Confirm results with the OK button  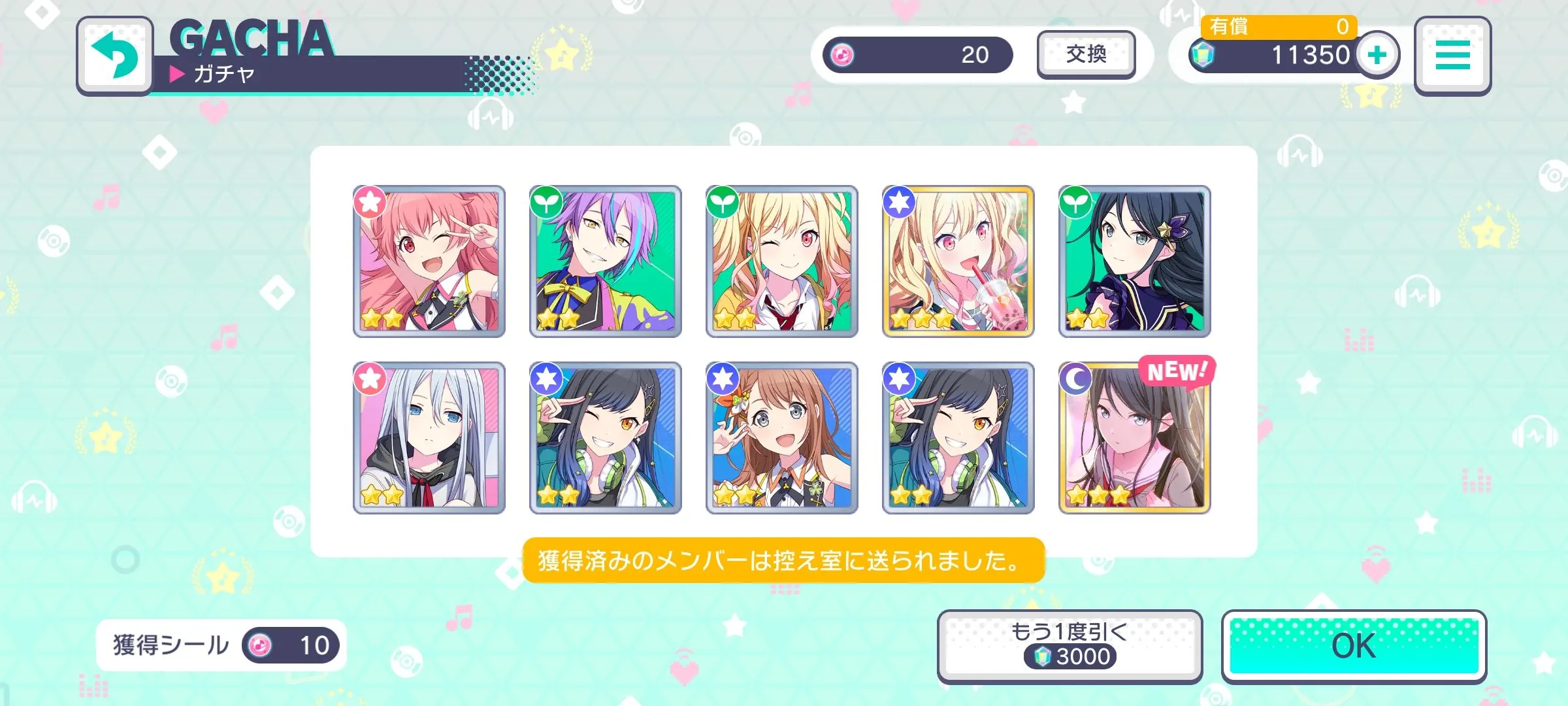(x=1354, y=646)
